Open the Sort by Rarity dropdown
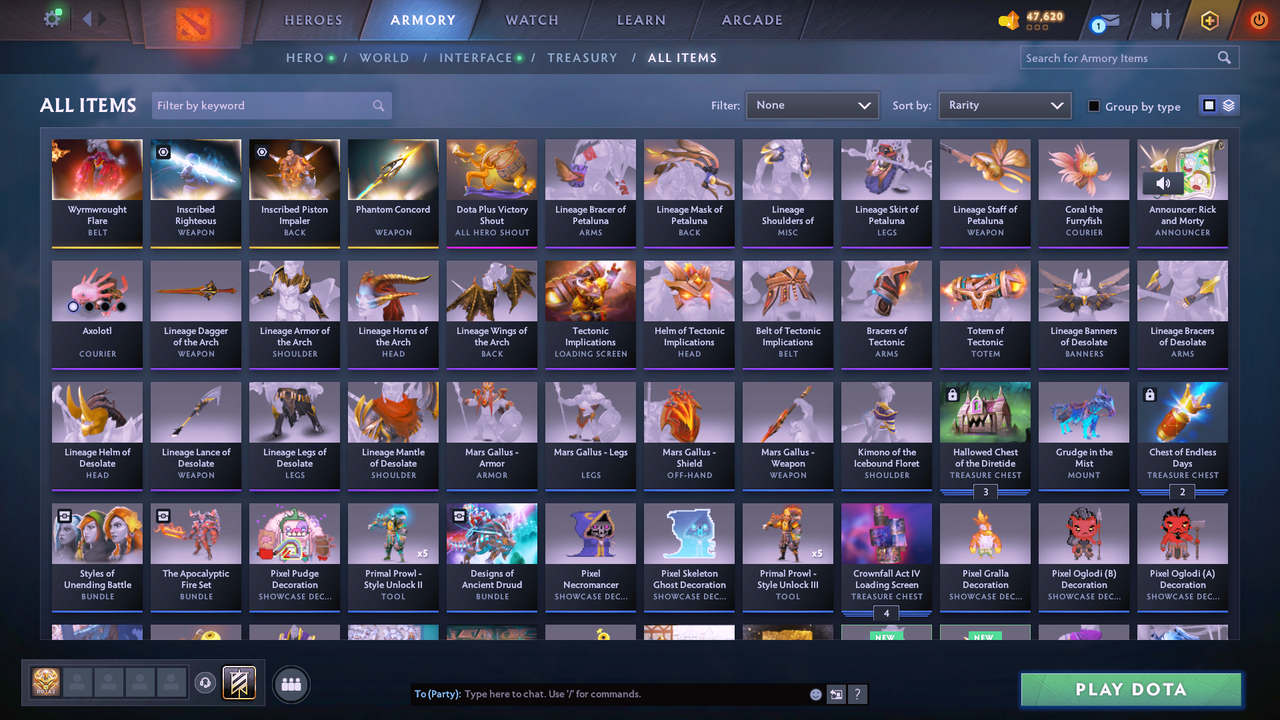 (1004, 104)
